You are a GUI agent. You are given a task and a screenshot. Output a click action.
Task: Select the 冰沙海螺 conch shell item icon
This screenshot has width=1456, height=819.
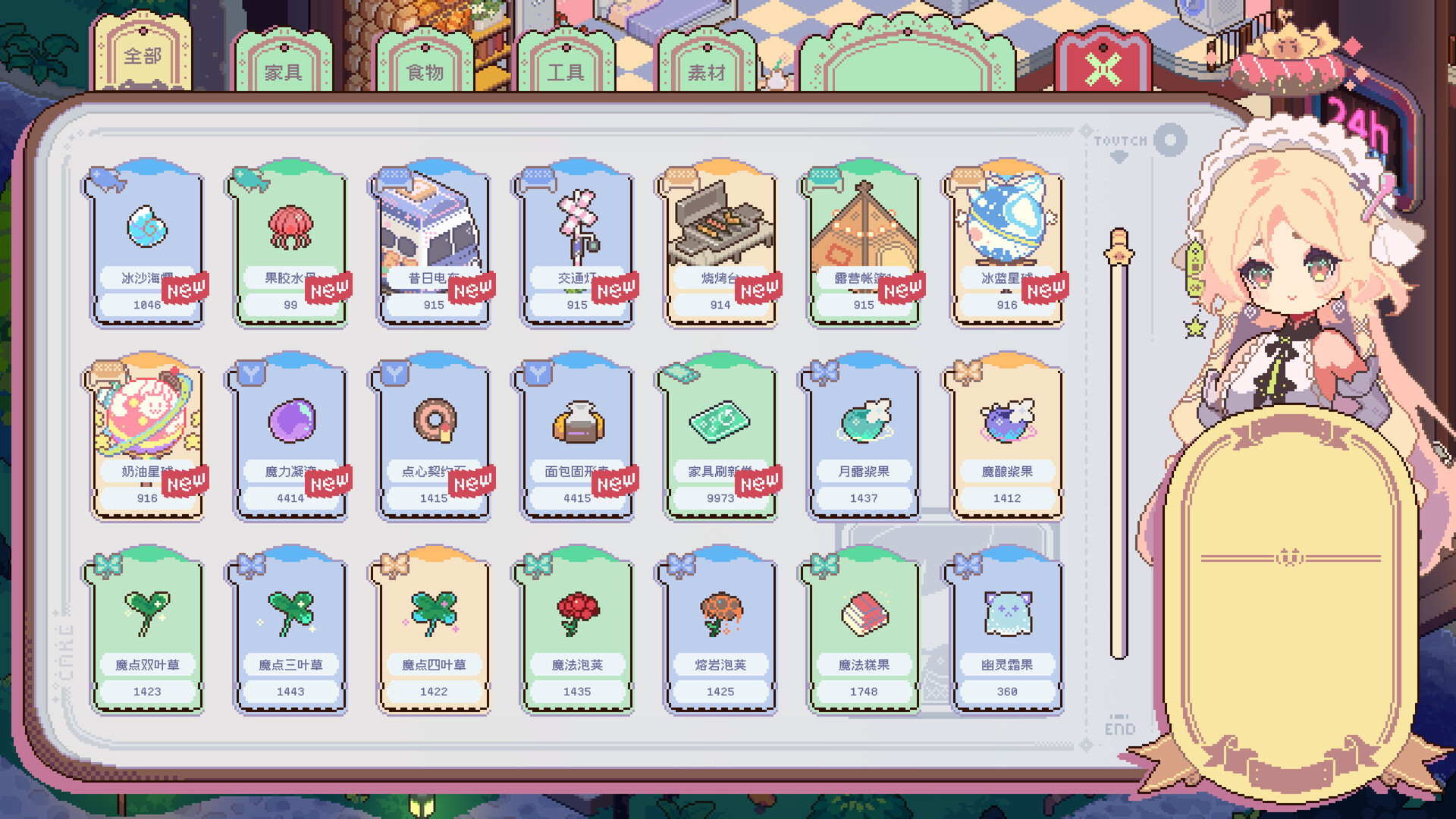[146, 224]
